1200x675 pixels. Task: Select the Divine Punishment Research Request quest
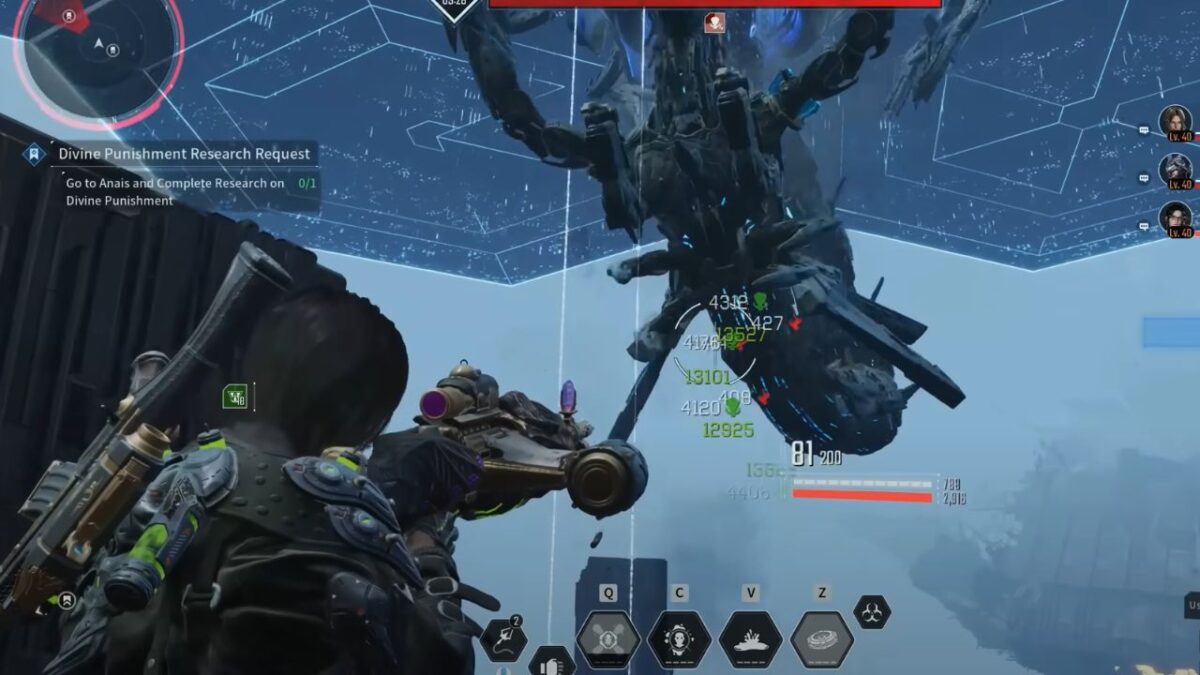pos(184,154)
